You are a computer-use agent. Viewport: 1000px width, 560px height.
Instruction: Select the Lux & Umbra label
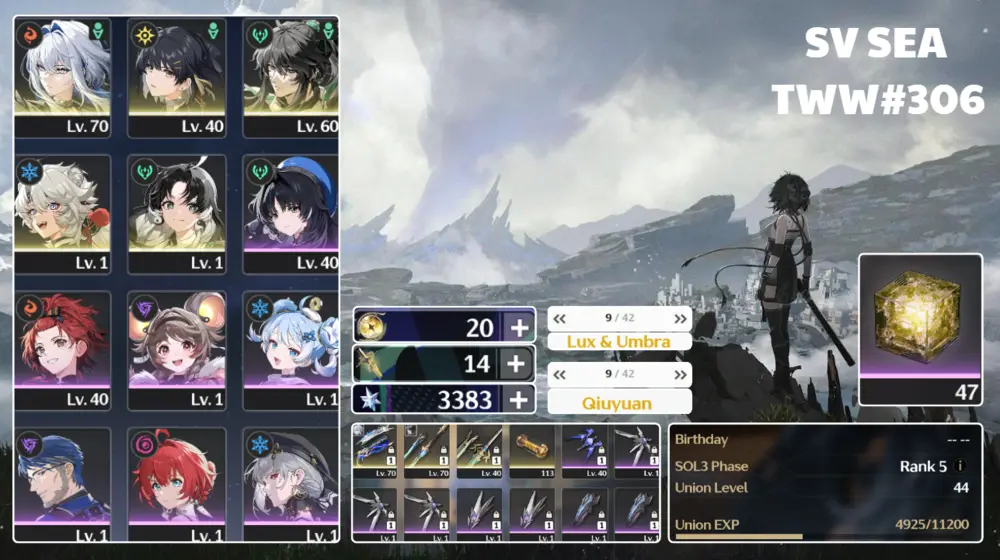click(x=620, y=342)
